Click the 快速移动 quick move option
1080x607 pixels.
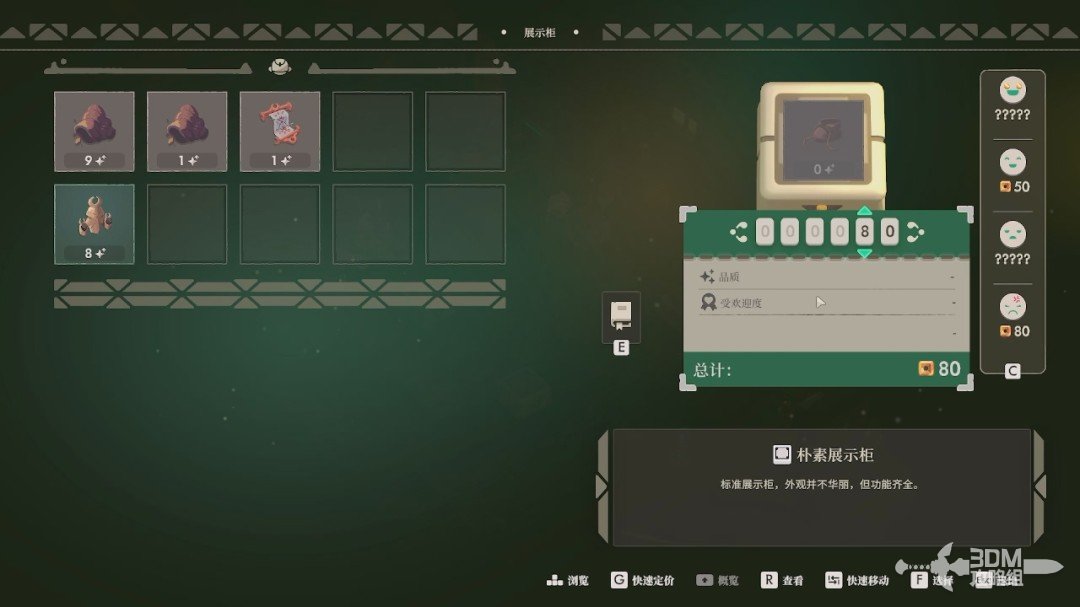coord(858,580)
